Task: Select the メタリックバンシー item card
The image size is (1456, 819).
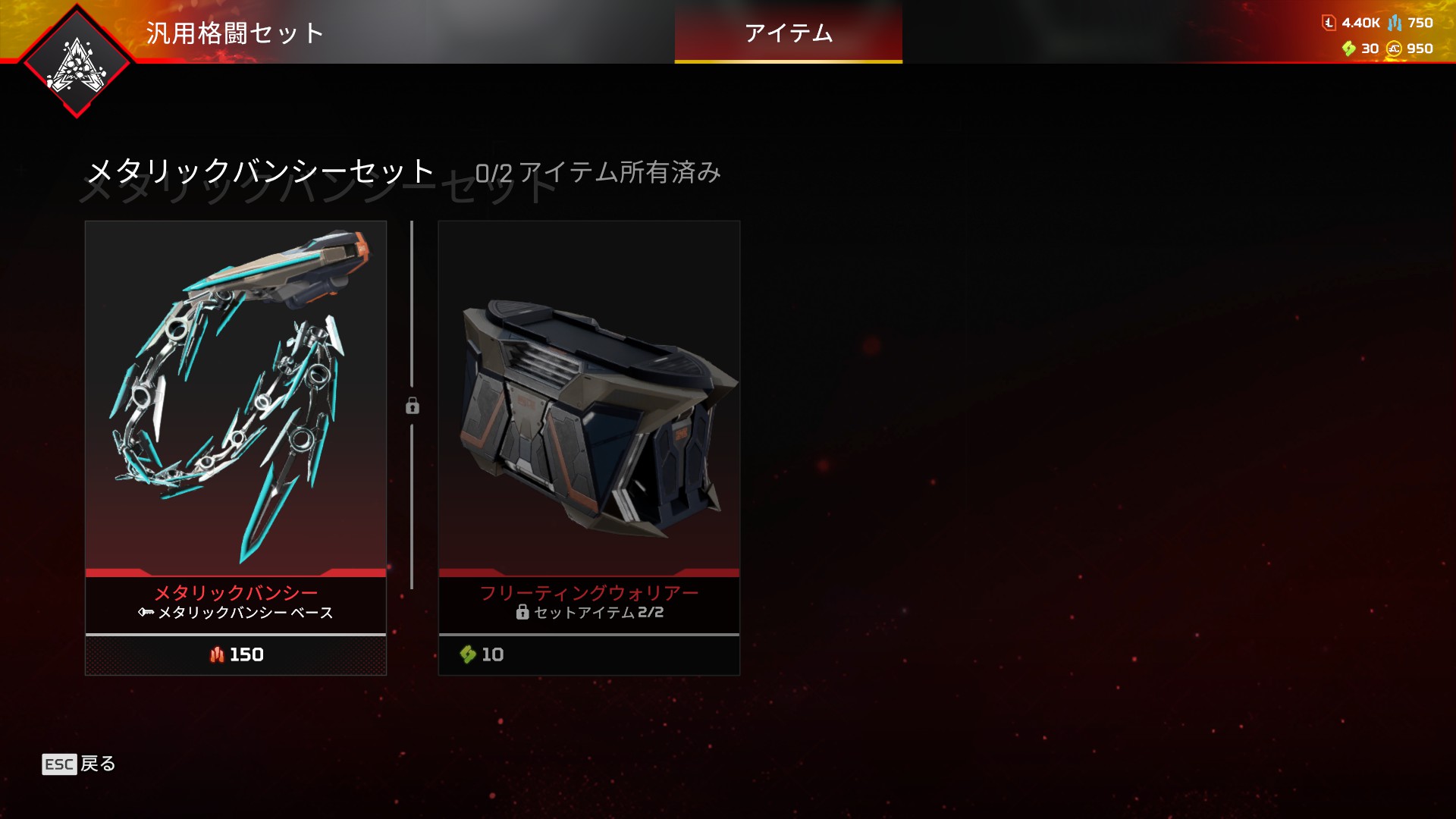Action: [236, 402]
